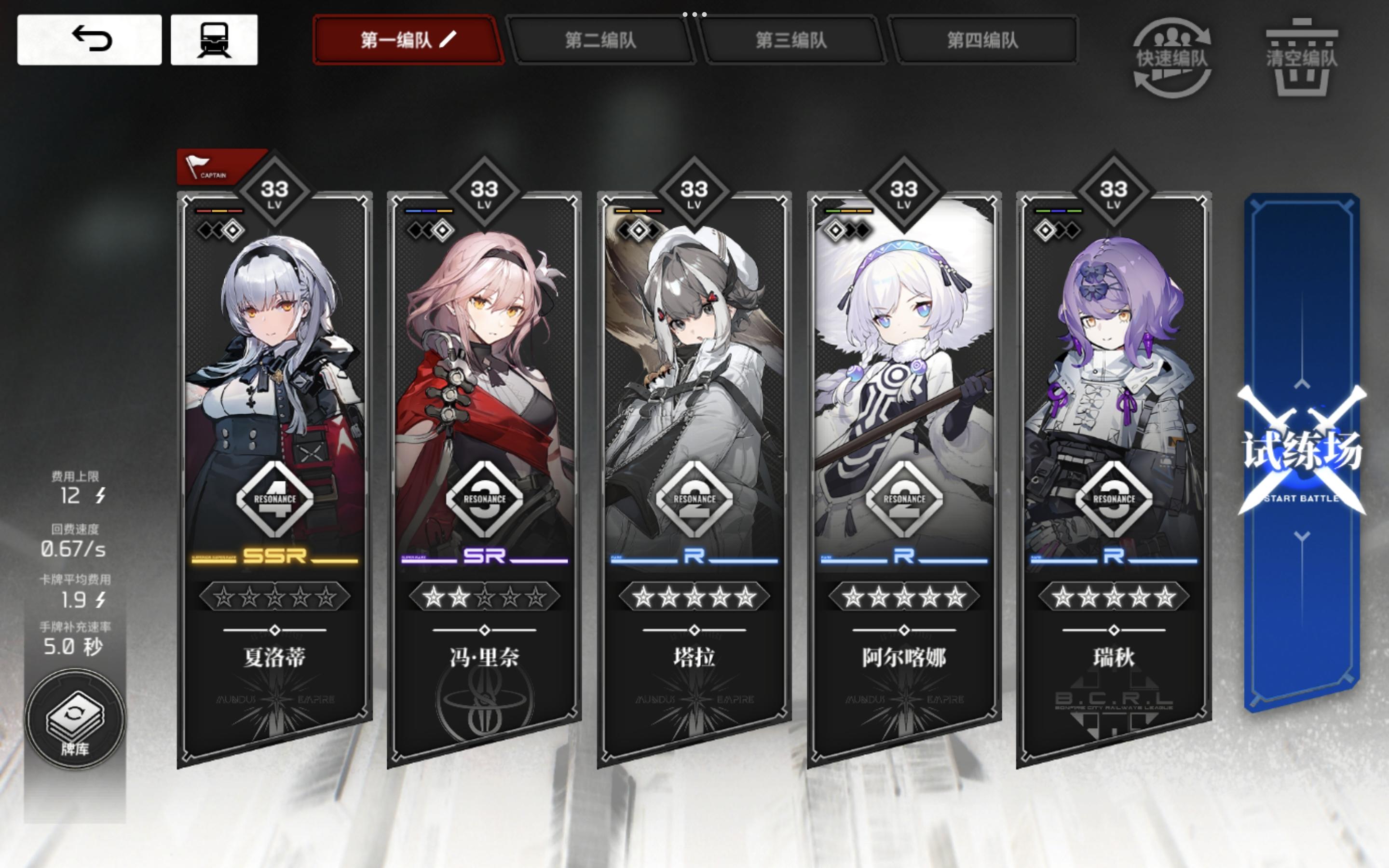Toggle the first star on 瑞秋's rating
Viewport: 1389px width, 868px height.
coord(1063,597)
